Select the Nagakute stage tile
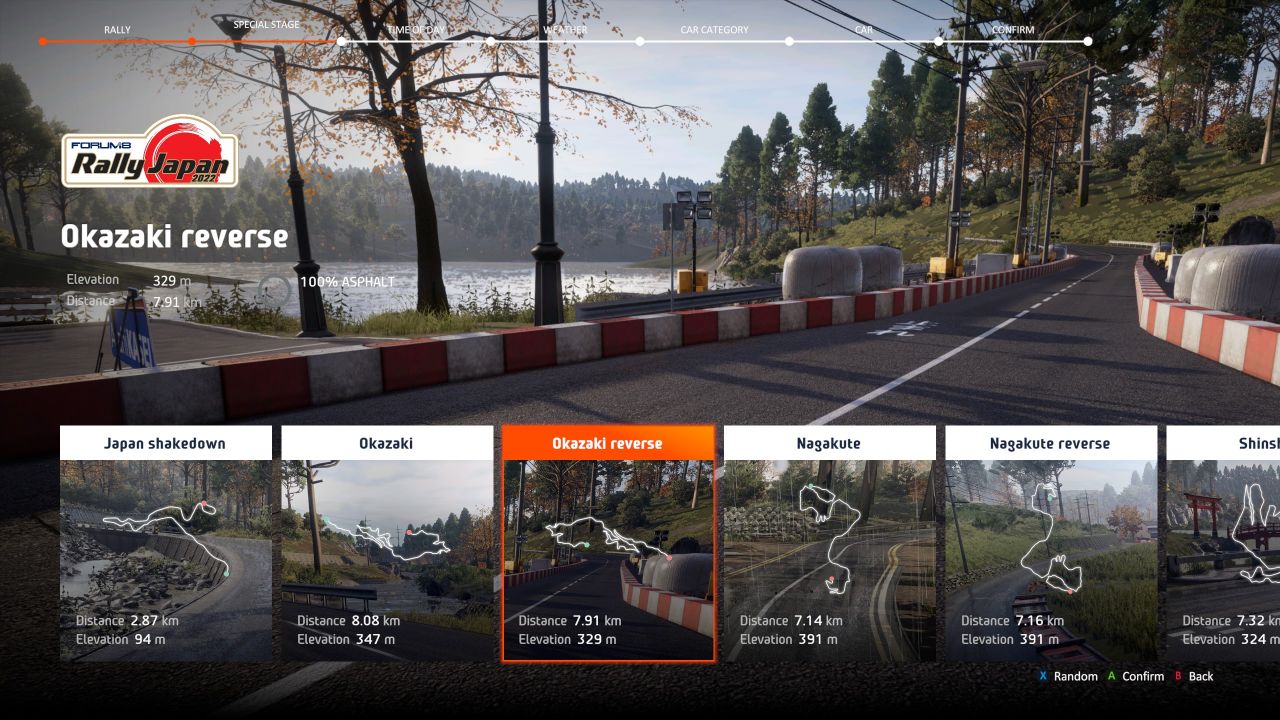Viewport: 1280px width, 720px height. click(829, 543)
